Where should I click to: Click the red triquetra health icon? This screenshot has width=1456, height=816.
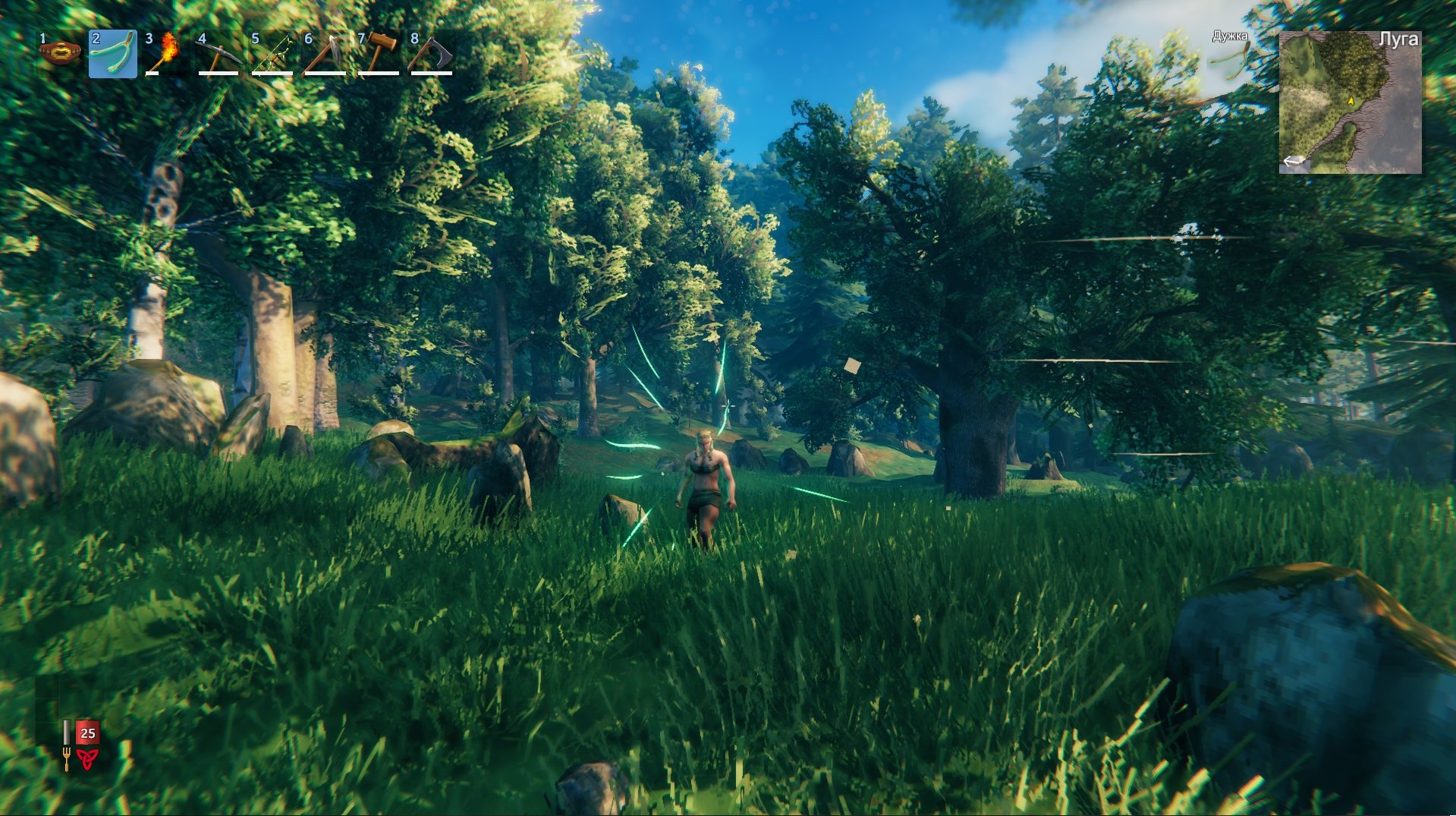[88, 758]
